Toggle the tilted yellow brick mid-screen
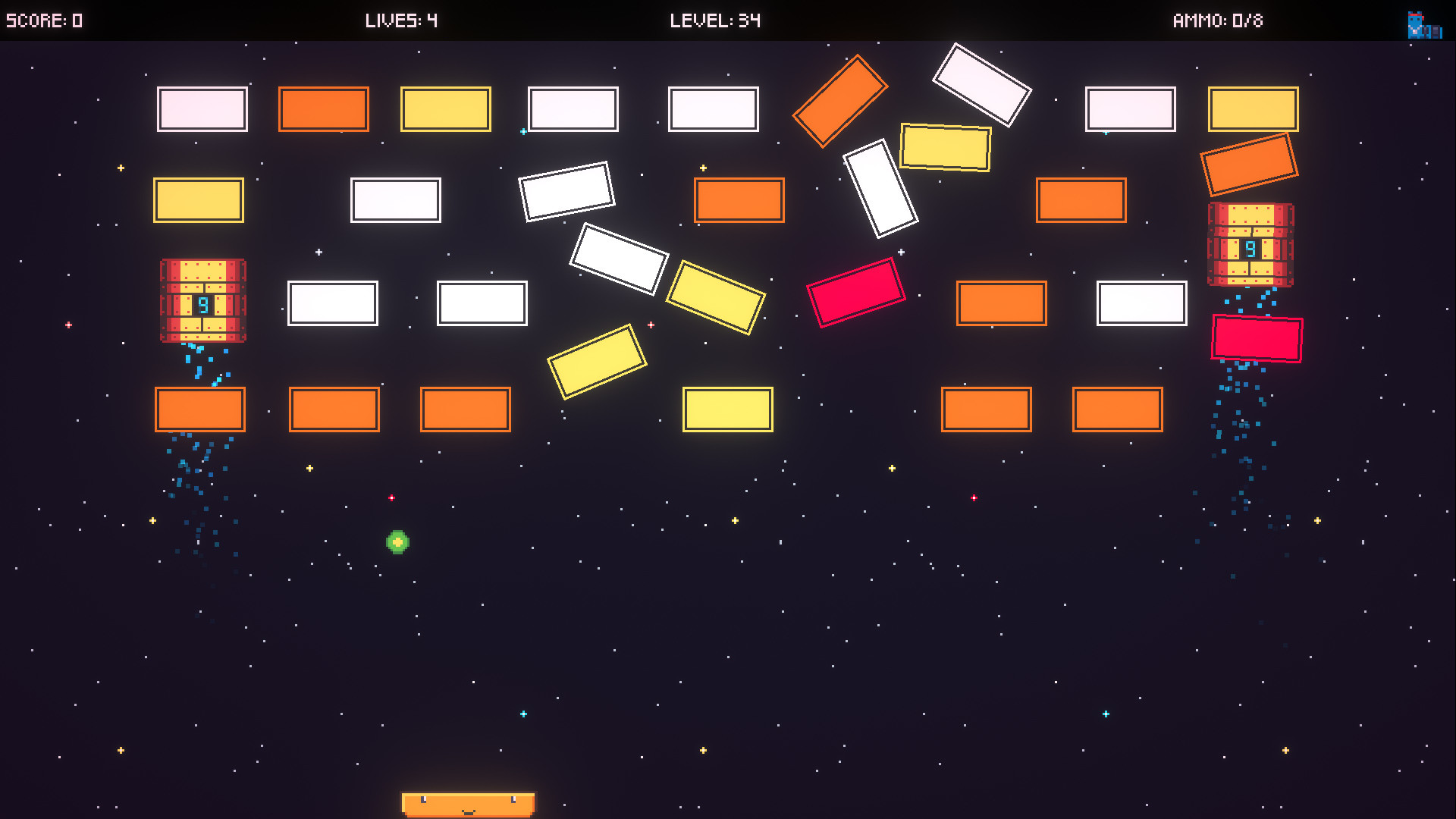The height and width of the screenshot is (819, 1456). (716, 297)
